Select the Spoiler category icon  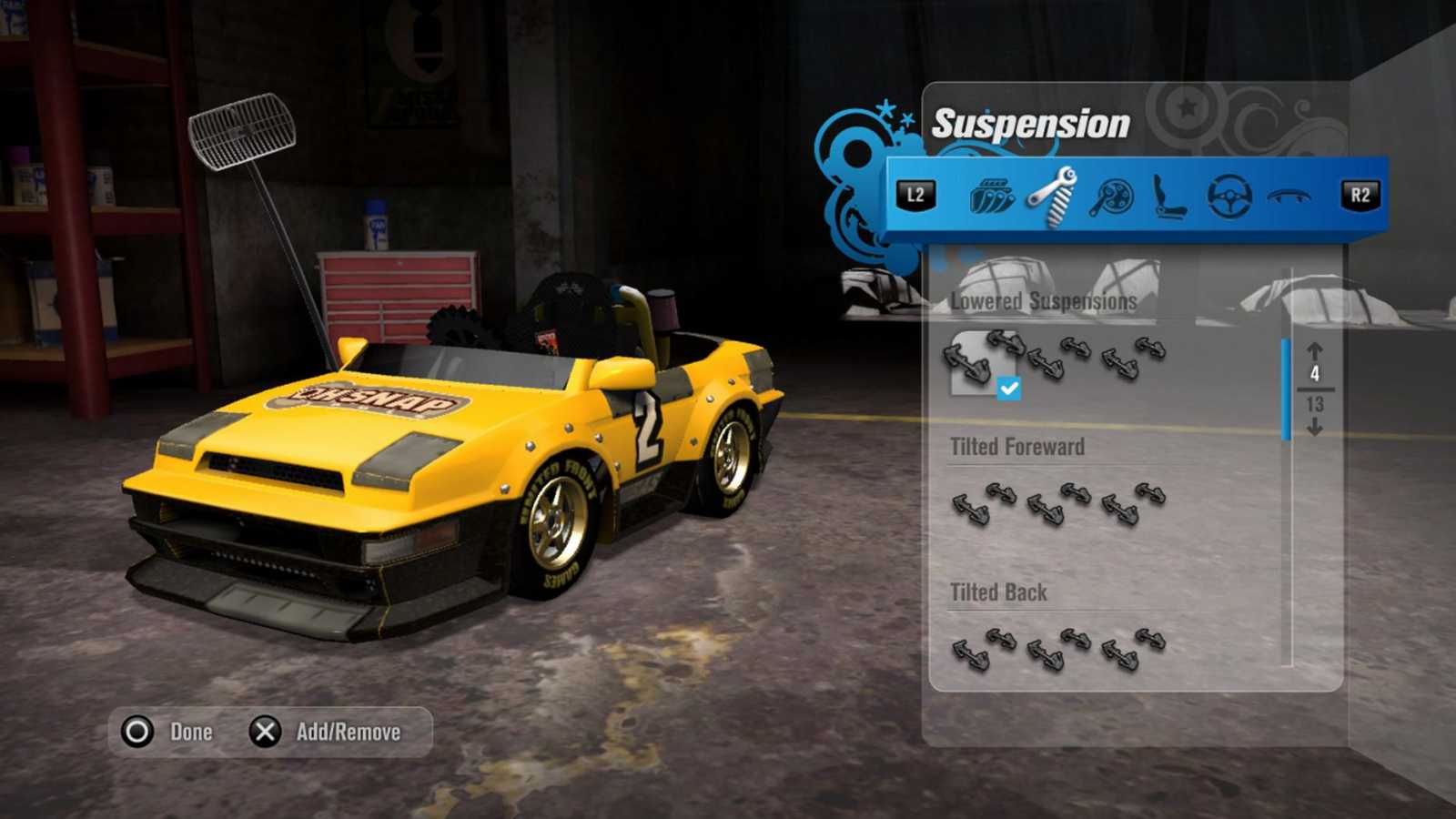(x=1288, y=196)
